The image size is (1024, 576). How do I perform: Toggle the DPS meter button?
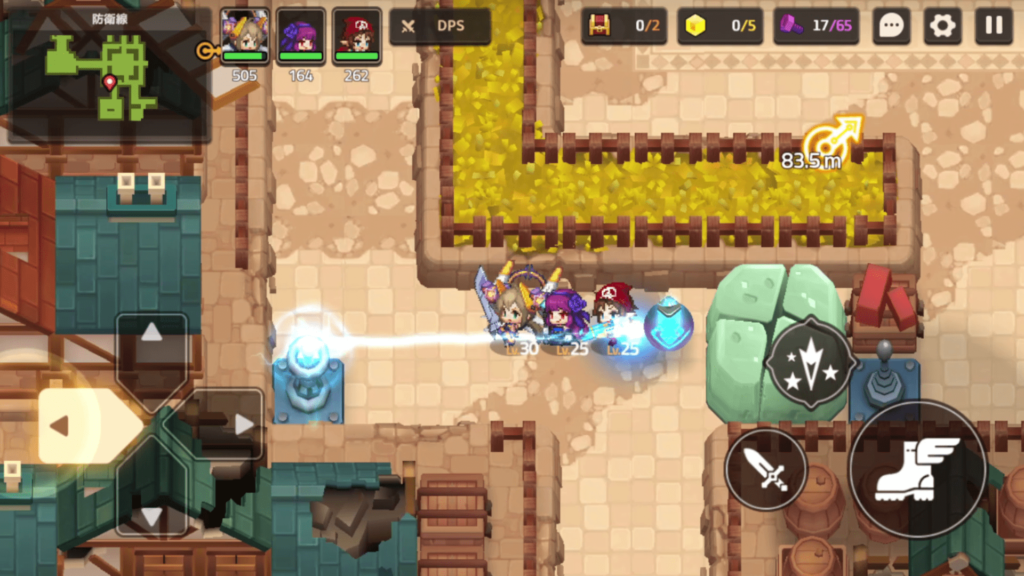[x=440, y=26]
